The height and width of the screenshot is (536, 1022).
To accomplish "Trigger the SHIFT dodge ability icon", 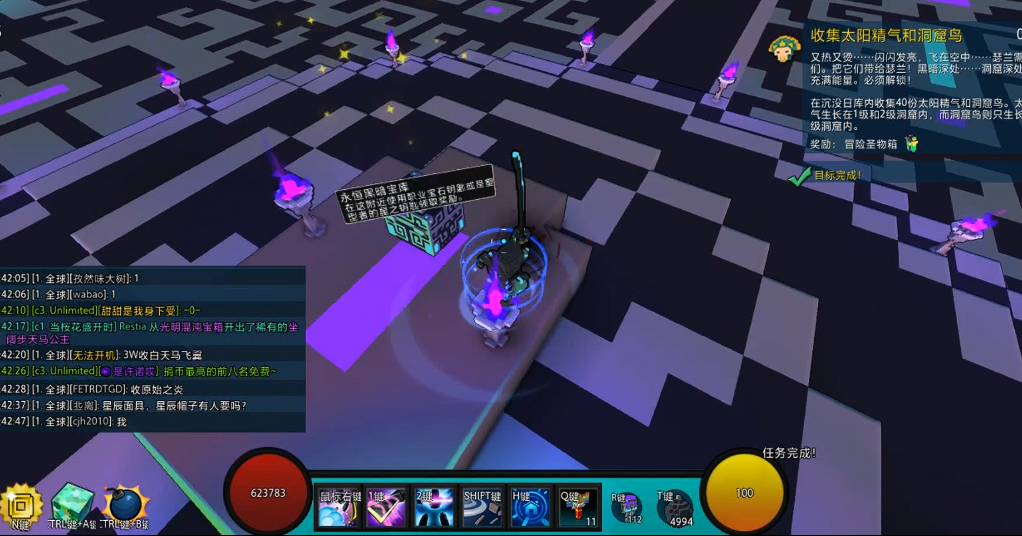I will pos(482,507).
